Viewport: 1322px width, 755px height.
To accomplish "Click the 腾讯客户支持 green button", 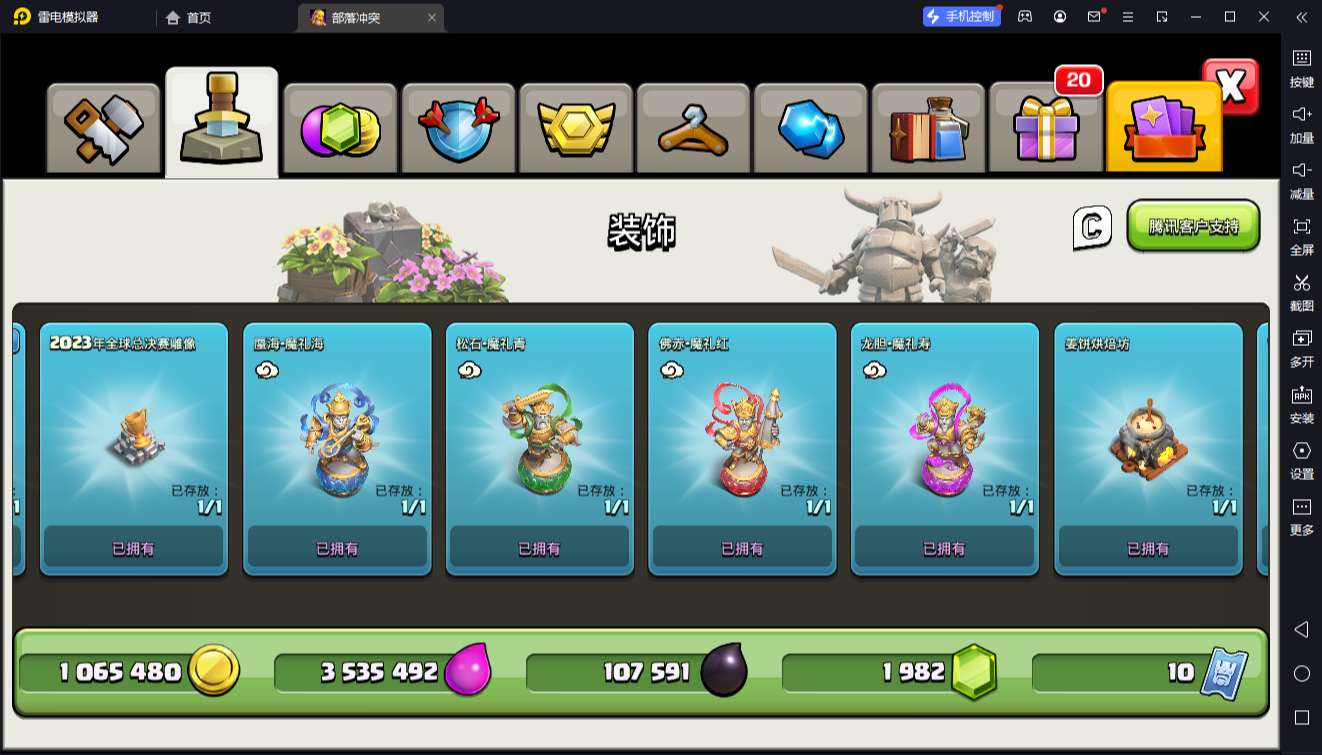I will 1193,226.
